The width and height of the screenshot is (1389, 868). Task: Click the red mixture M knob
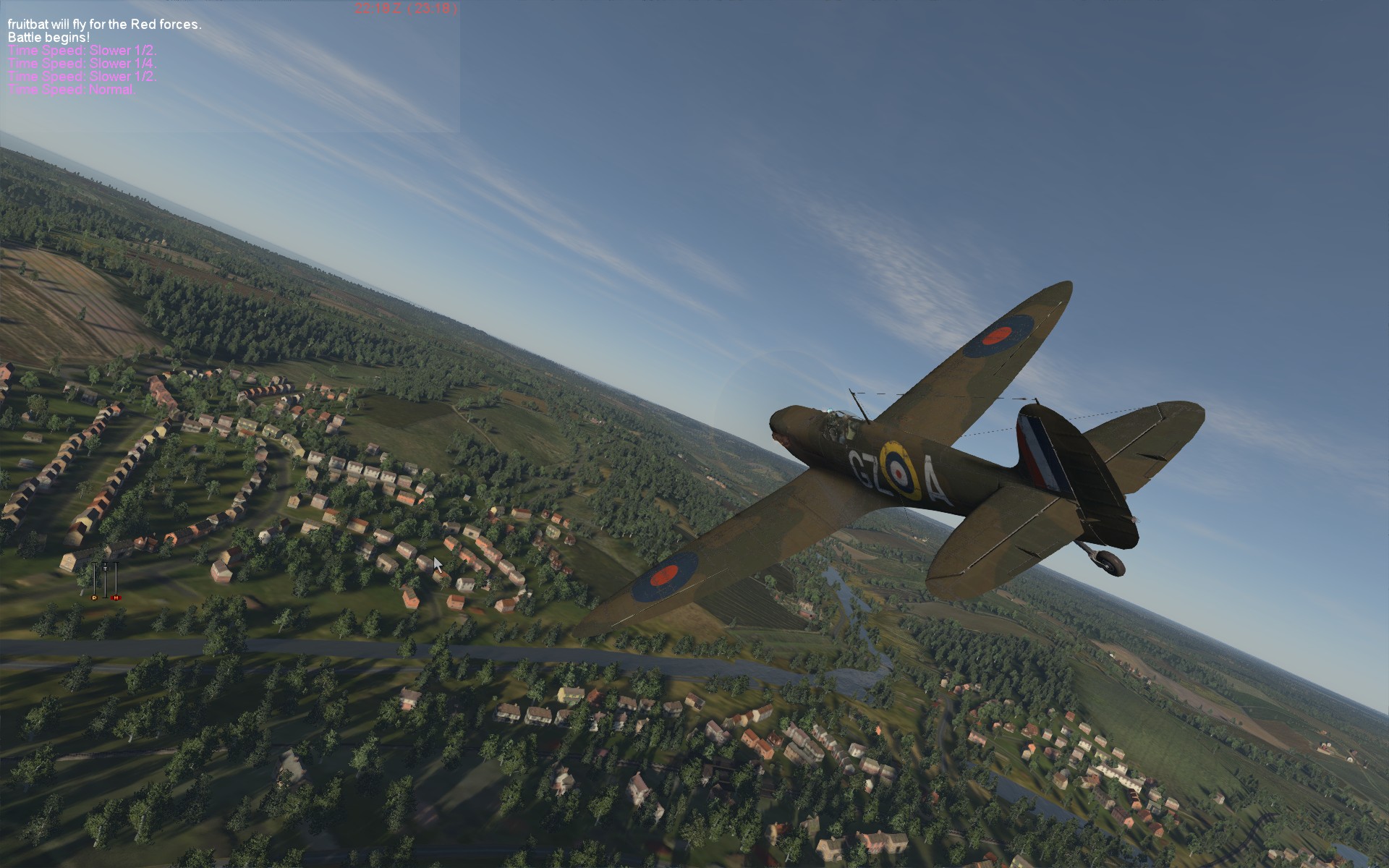point(116,597)
